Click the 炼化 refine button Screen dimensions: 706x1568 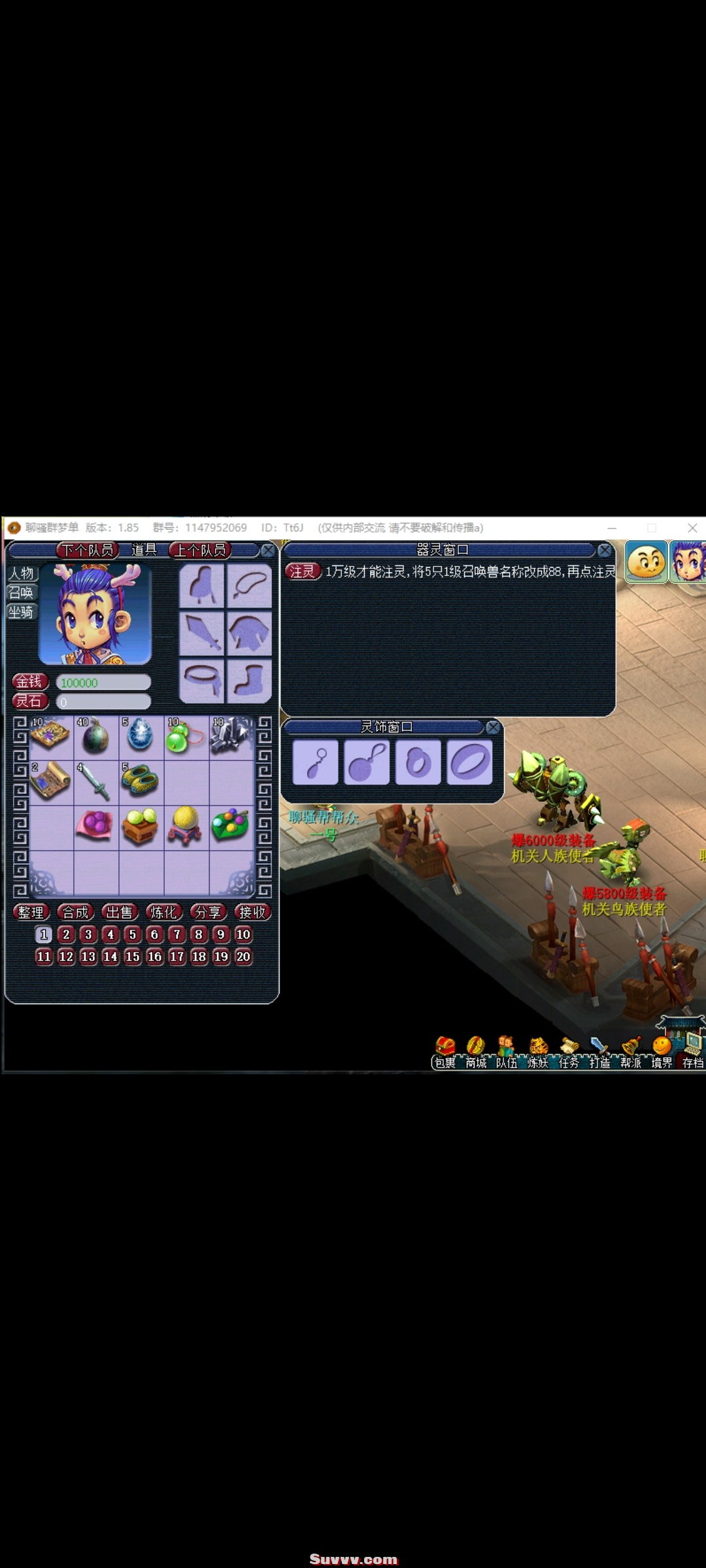pyautogui.click(x=163, y=912)
